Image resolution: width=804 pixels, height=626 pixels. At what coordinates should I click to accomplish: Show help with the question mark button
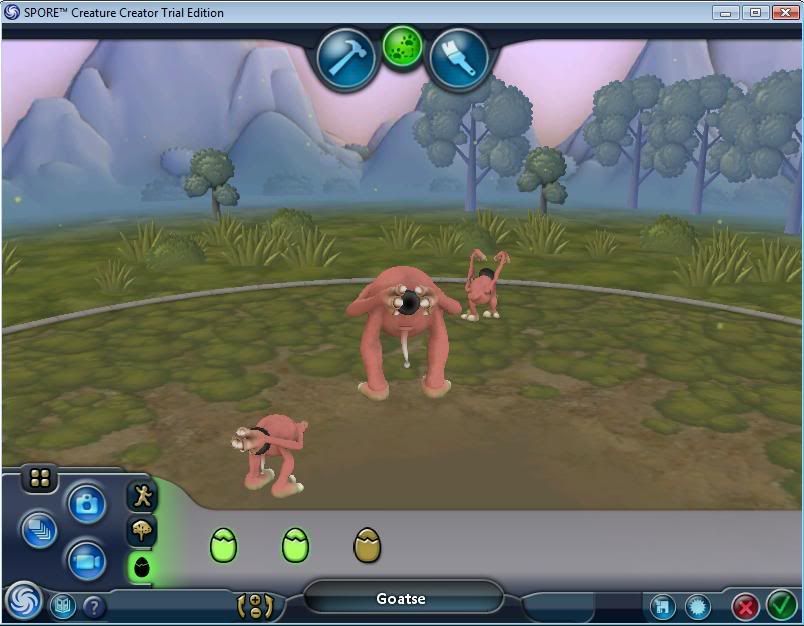[x=94, y=606]
